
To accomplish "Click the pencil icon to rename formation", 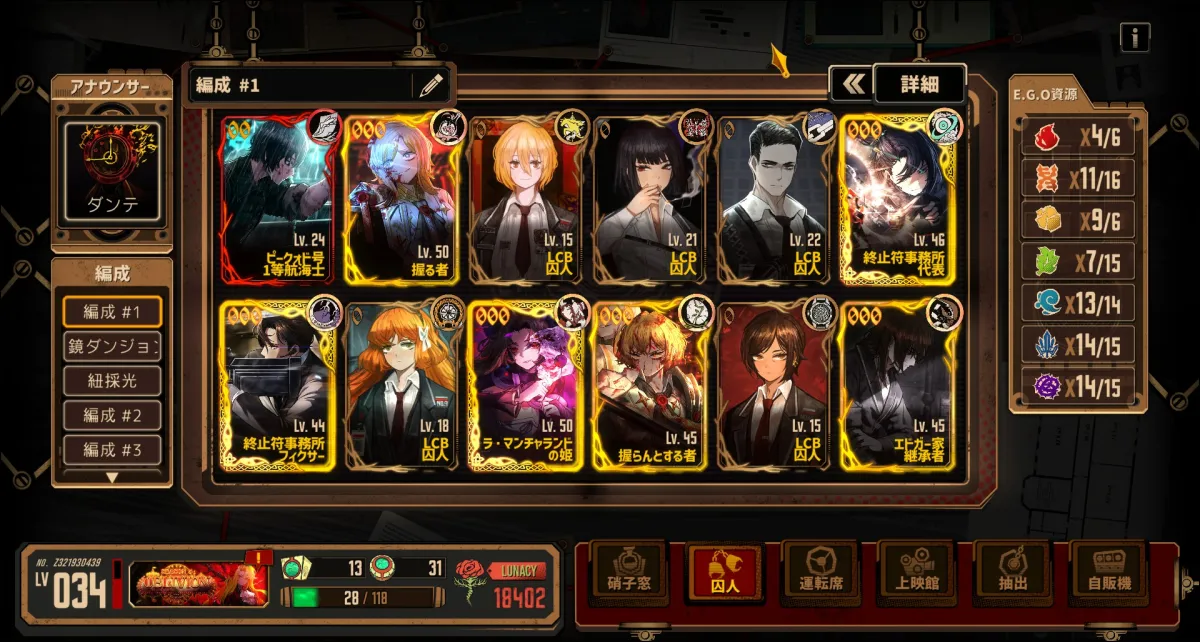I will 431,85.
